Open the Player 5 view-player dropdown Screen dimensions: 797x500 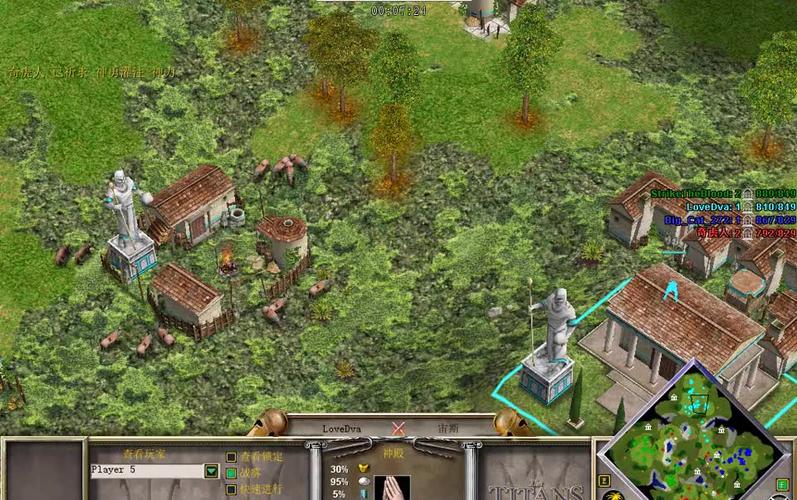point(211,470)
